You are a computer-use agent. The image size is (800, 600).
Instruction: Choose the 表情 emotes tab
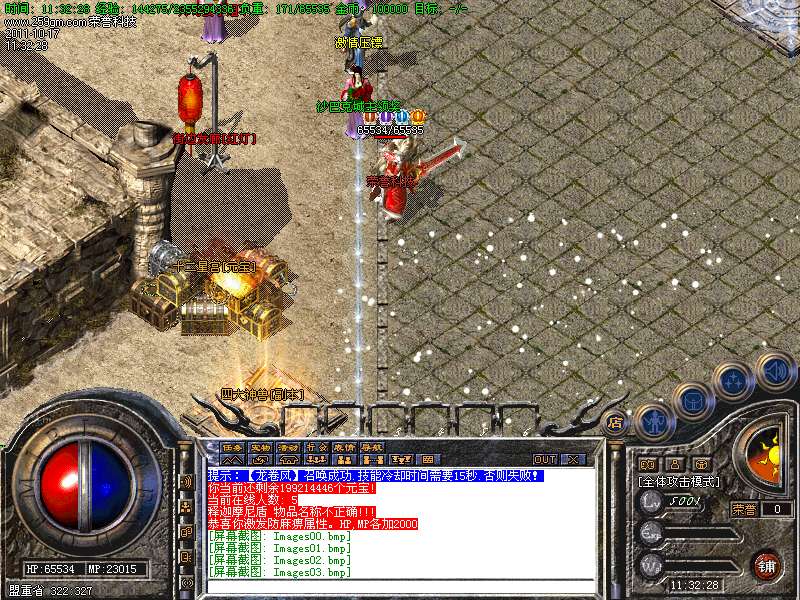click(x=344, y=446)
